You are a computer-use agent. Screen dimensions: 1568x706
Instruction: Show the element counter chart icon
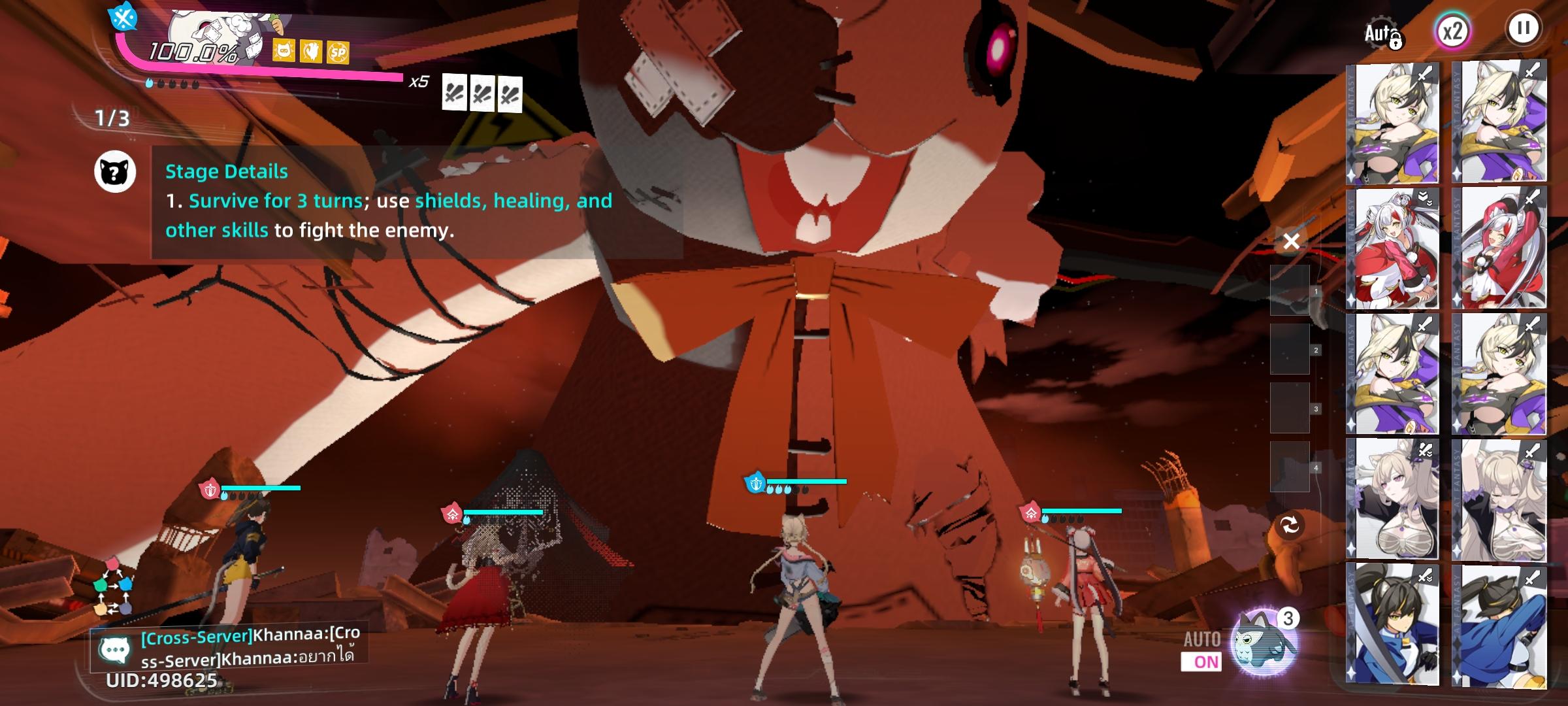(112, 587)
